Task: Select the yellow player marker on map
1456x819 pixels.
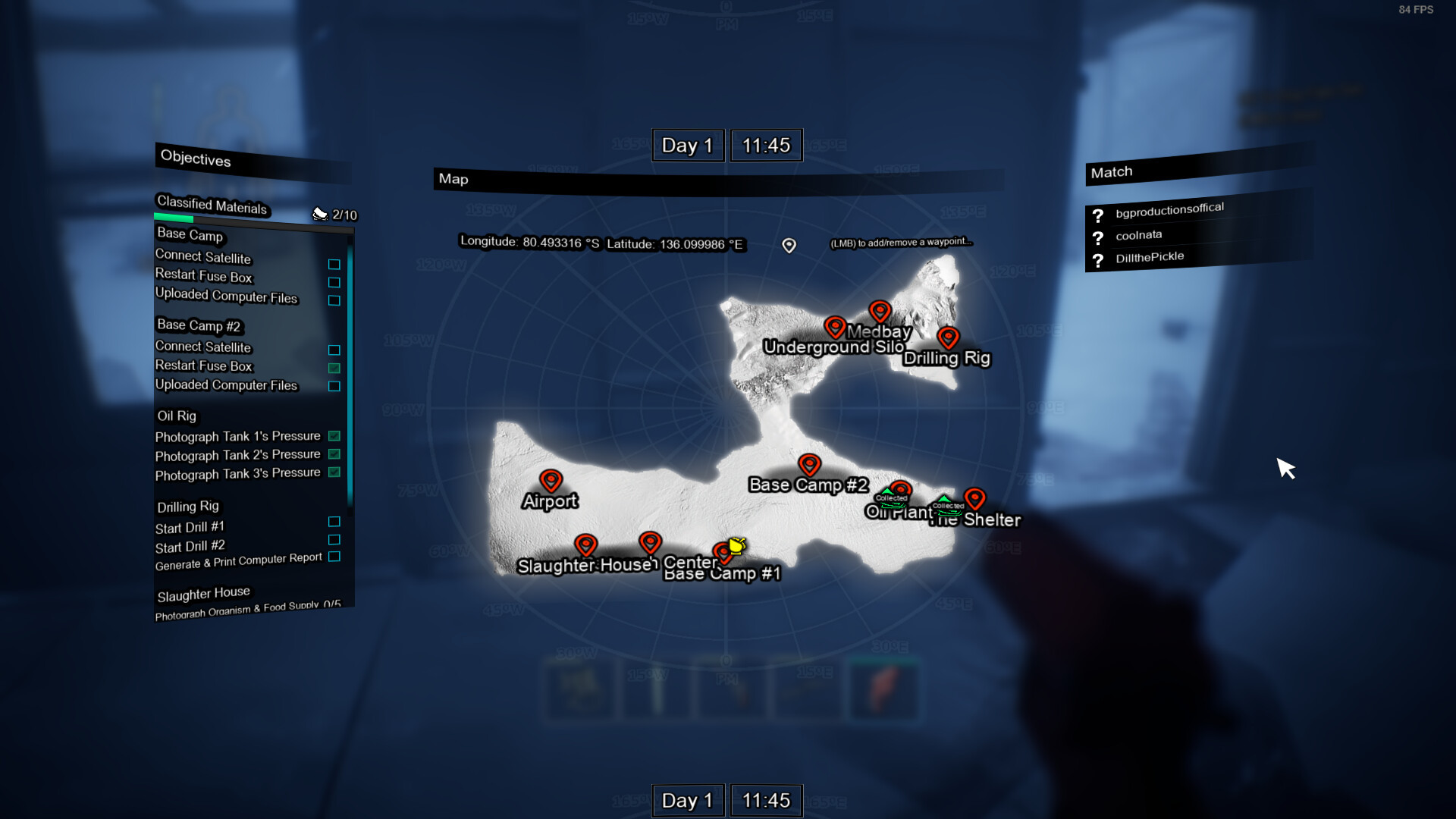Action: tap(736, 546)
